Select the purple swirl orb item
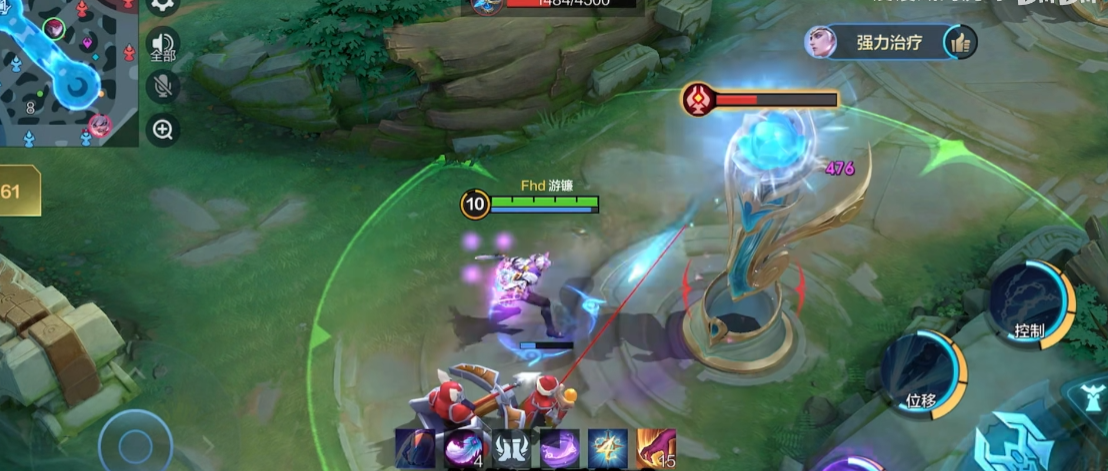The height and width of the screenshot is (471, 1108). tap(560, 448)
